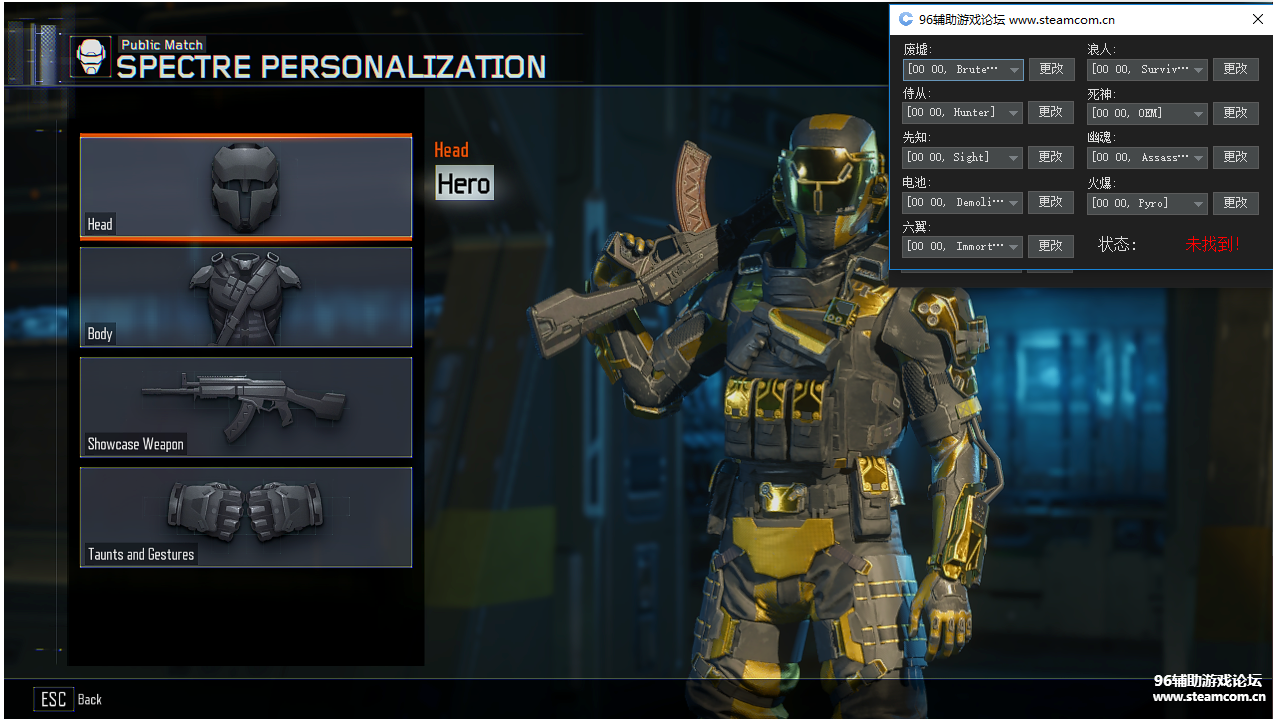Choose the Showcase Weapon tile

click(x=246, y=407)
